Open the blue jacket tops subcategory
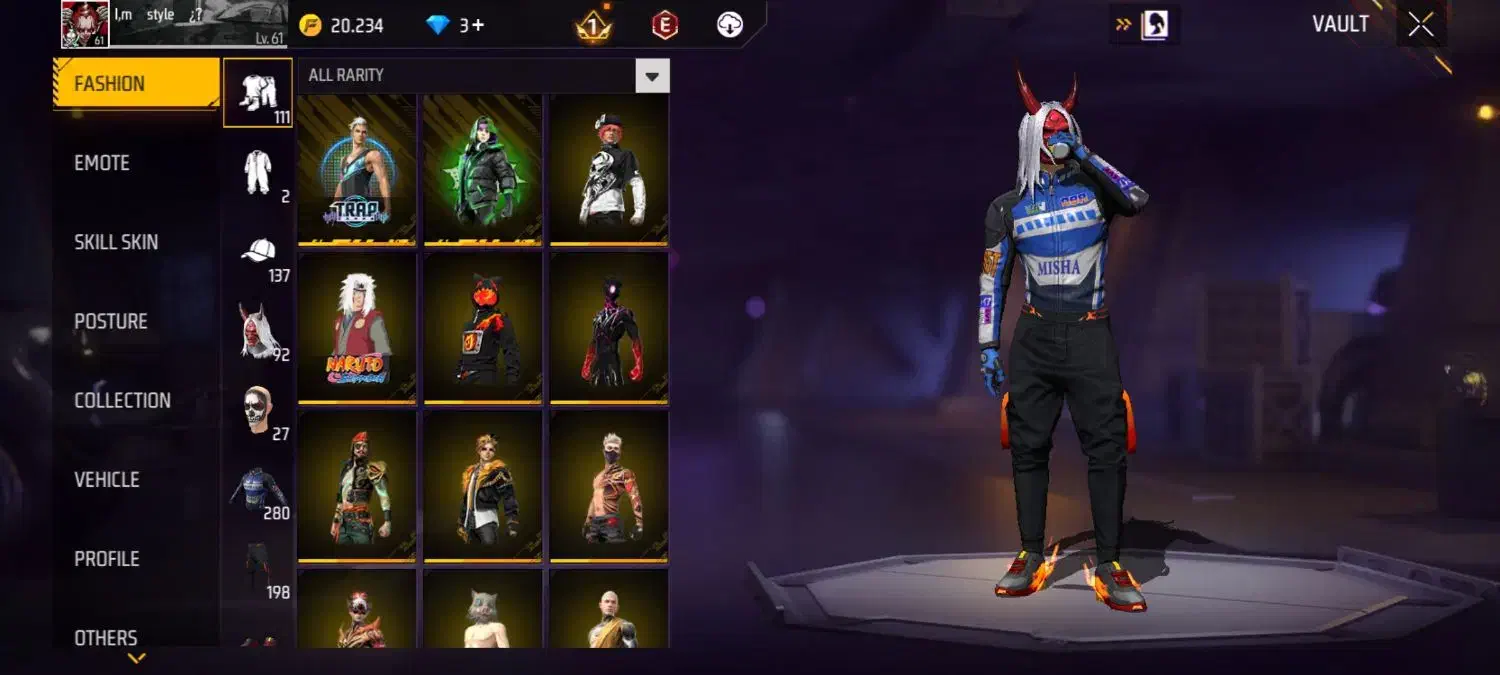Image resolution: width=1500 pixels, height=675 pixels. [258, 490]
